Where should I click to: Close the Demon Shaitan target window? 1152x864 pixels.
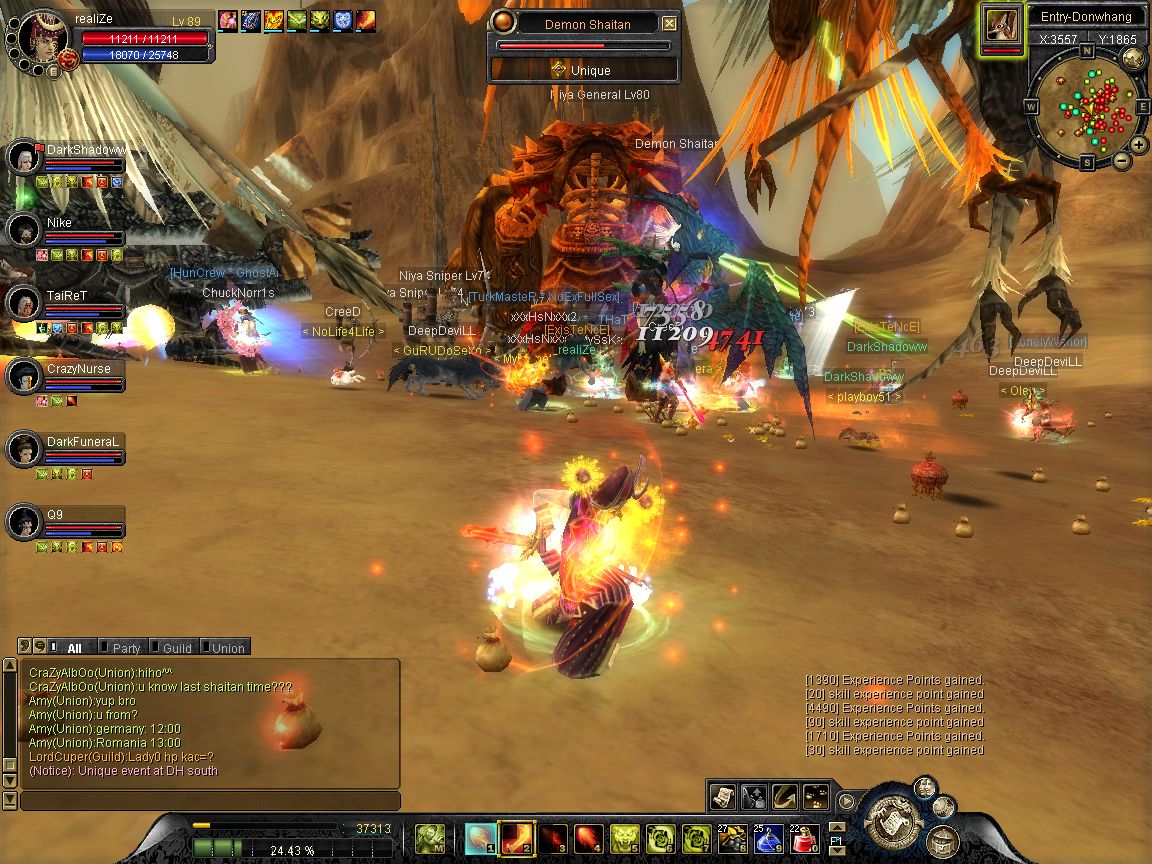pos(669,24)
